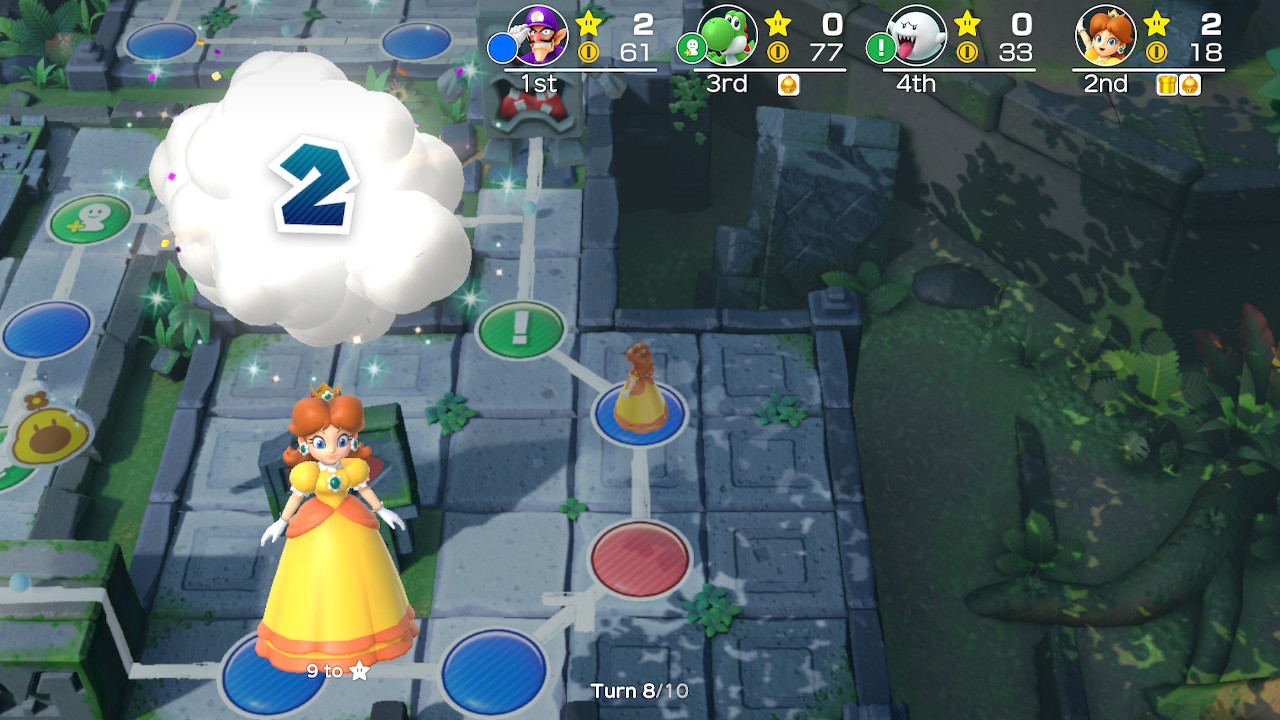Viewport: 1280px width, 720px height.
Task: Select Boo's character portrait
Action: click(x=918, y=35)
